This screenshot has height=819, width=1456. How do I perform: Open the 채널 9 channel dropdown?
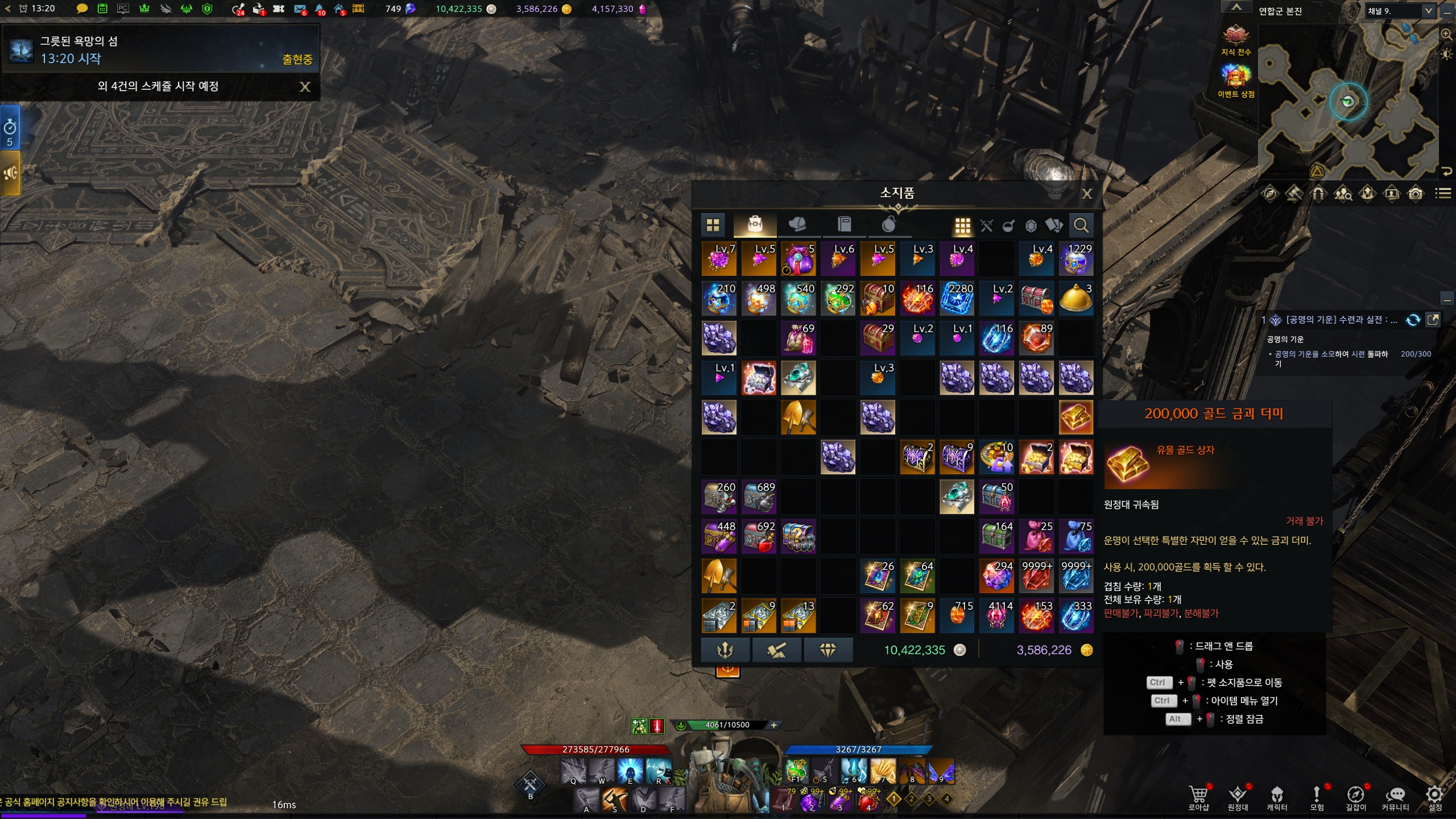coord(1428,11)
